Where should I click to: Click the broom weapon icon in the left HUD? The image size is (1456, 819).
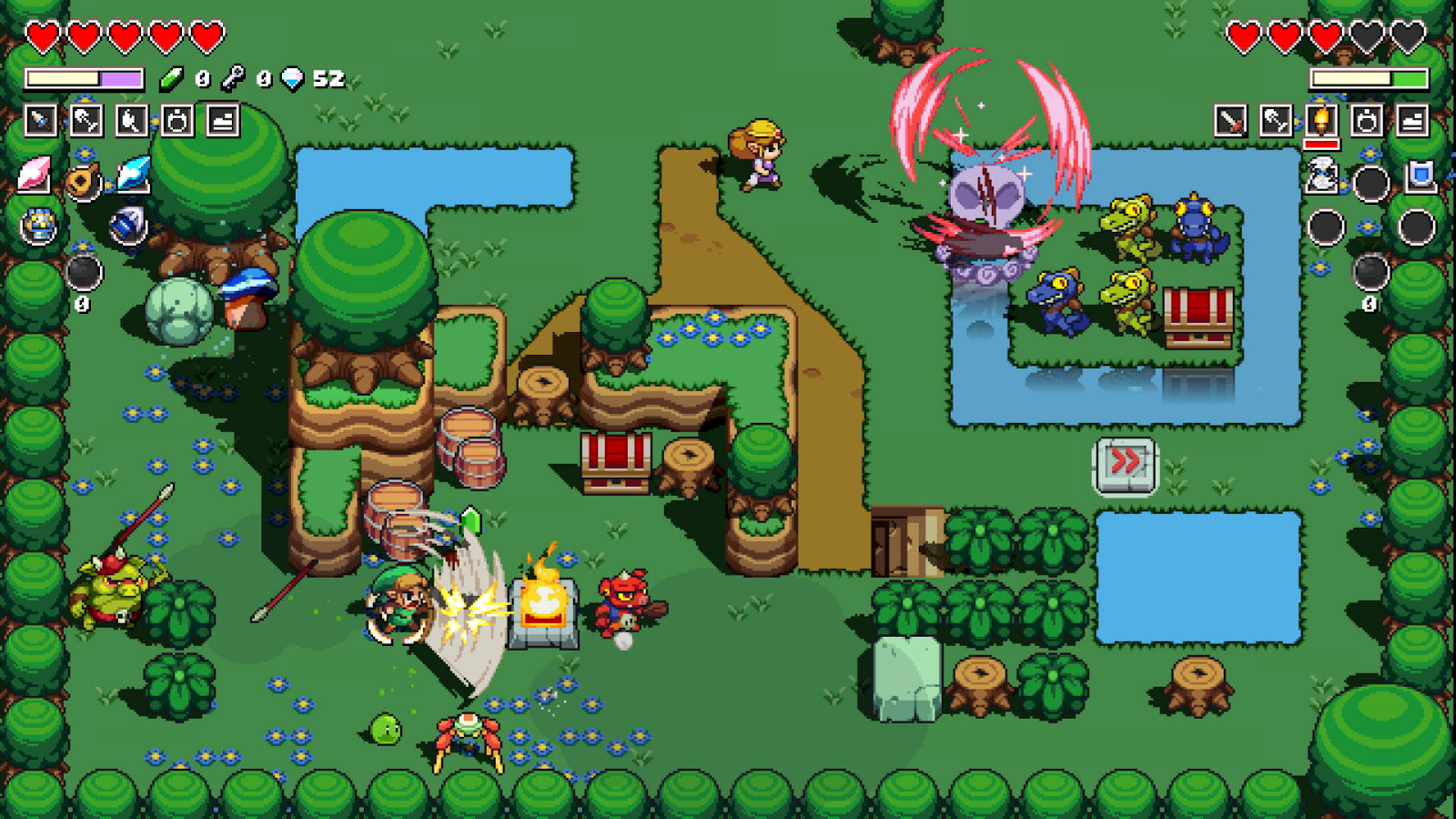[x=132, y=120]
